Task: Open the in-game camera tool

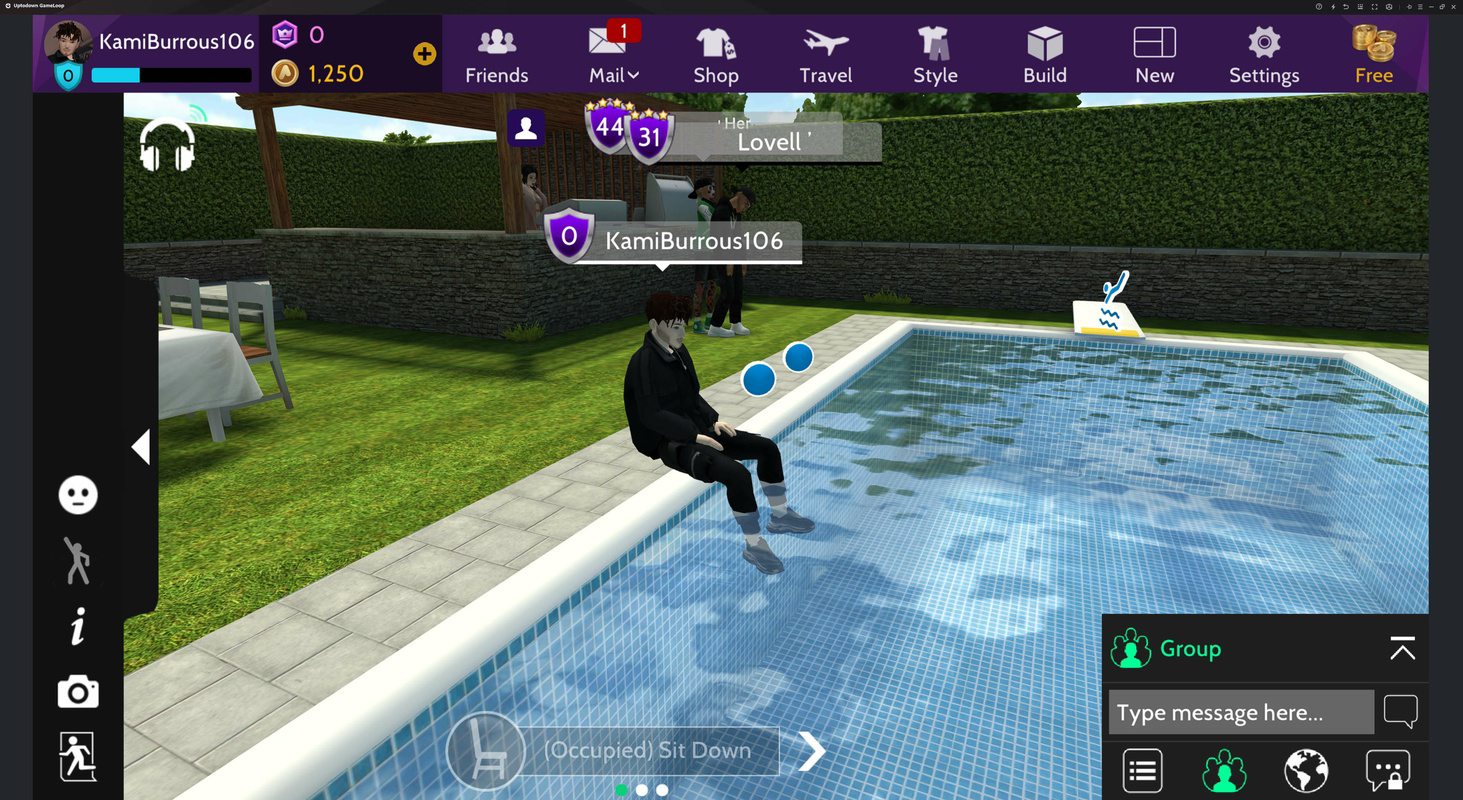Action: [77, 692]
